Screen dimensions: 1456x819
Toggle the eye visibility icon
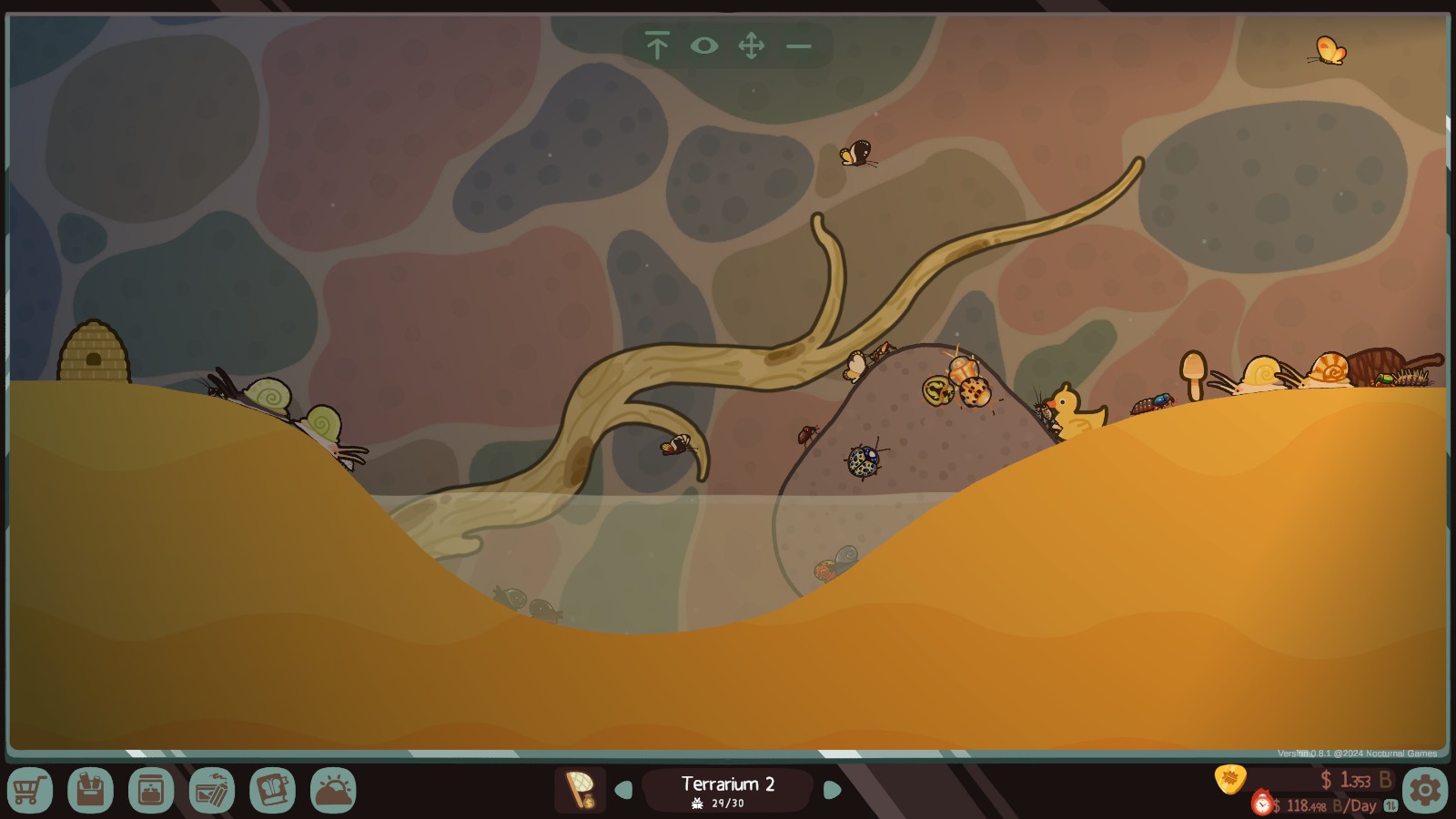(704, 45)
